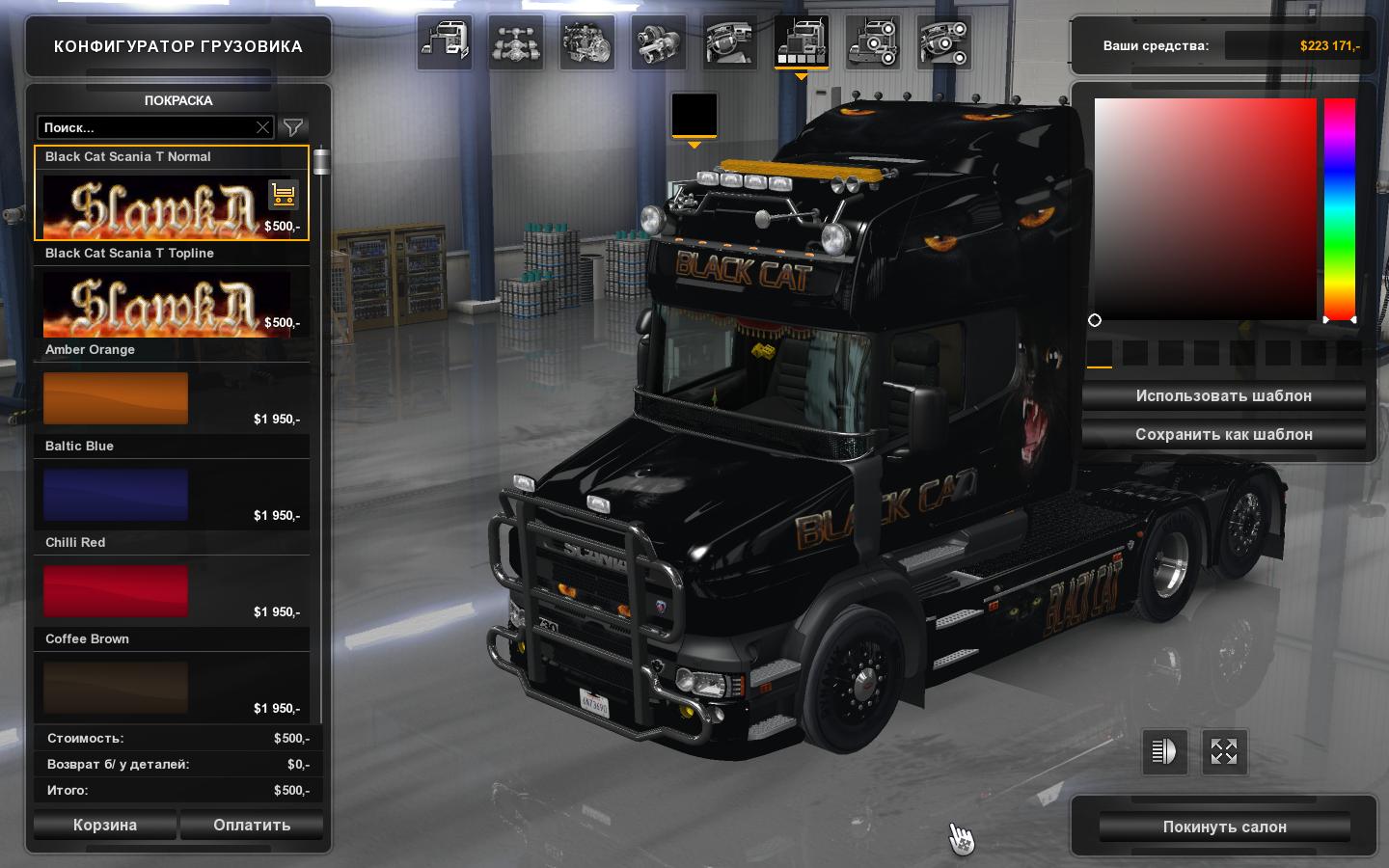The width and height of the screenshot is (1389, 868).
Task: Open the truck exterior accessories category
Action: point(873,43)
